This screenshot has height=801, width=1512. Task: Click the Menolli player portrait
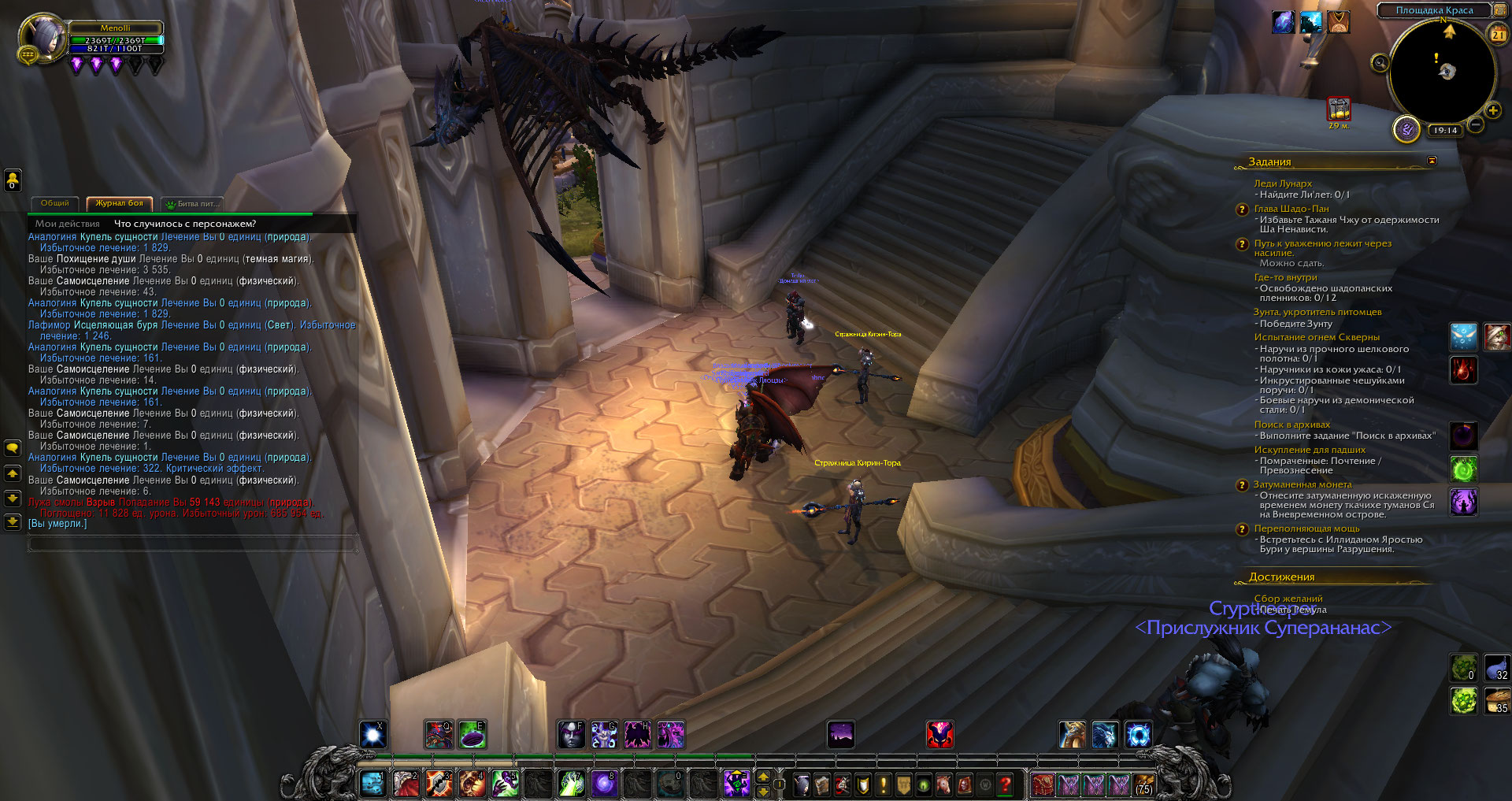43,38
